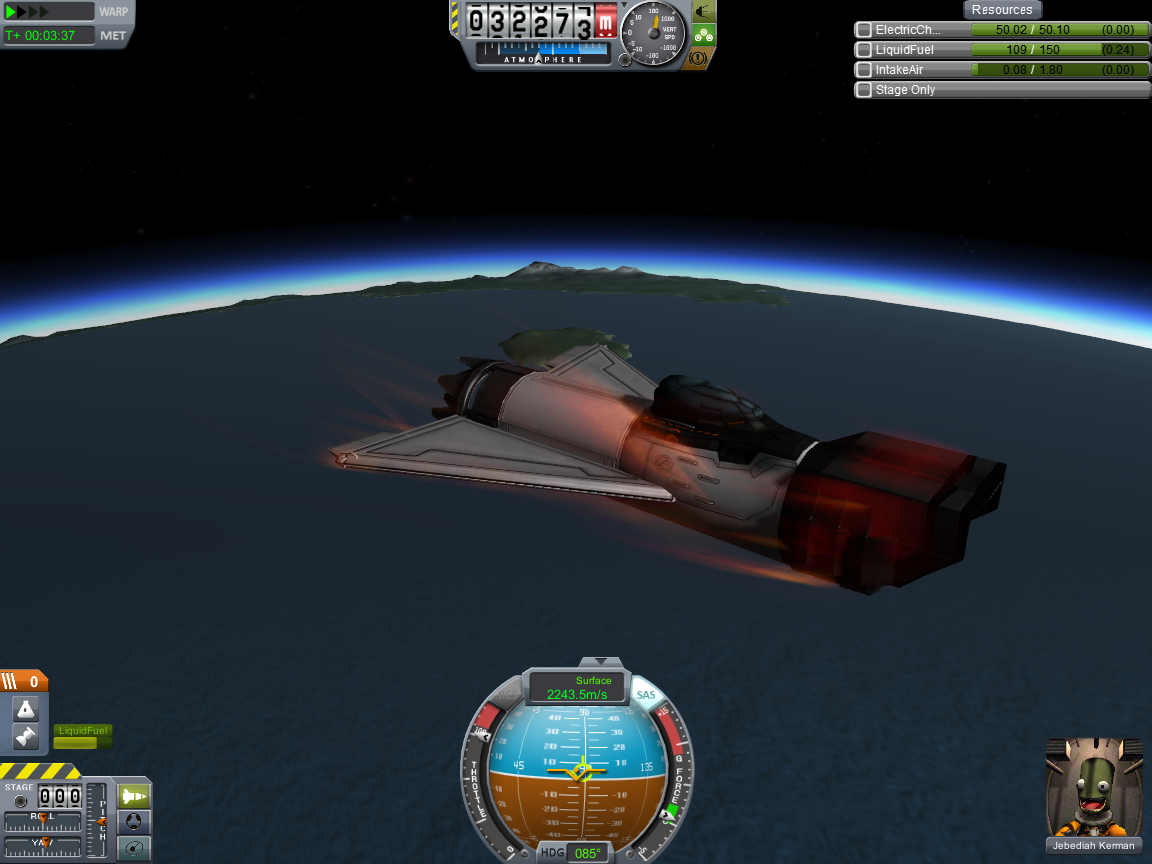The width and height of the screenshot is (1152, 864).
Task: Select the staging mode rocket icon
Action: [134, 796]
